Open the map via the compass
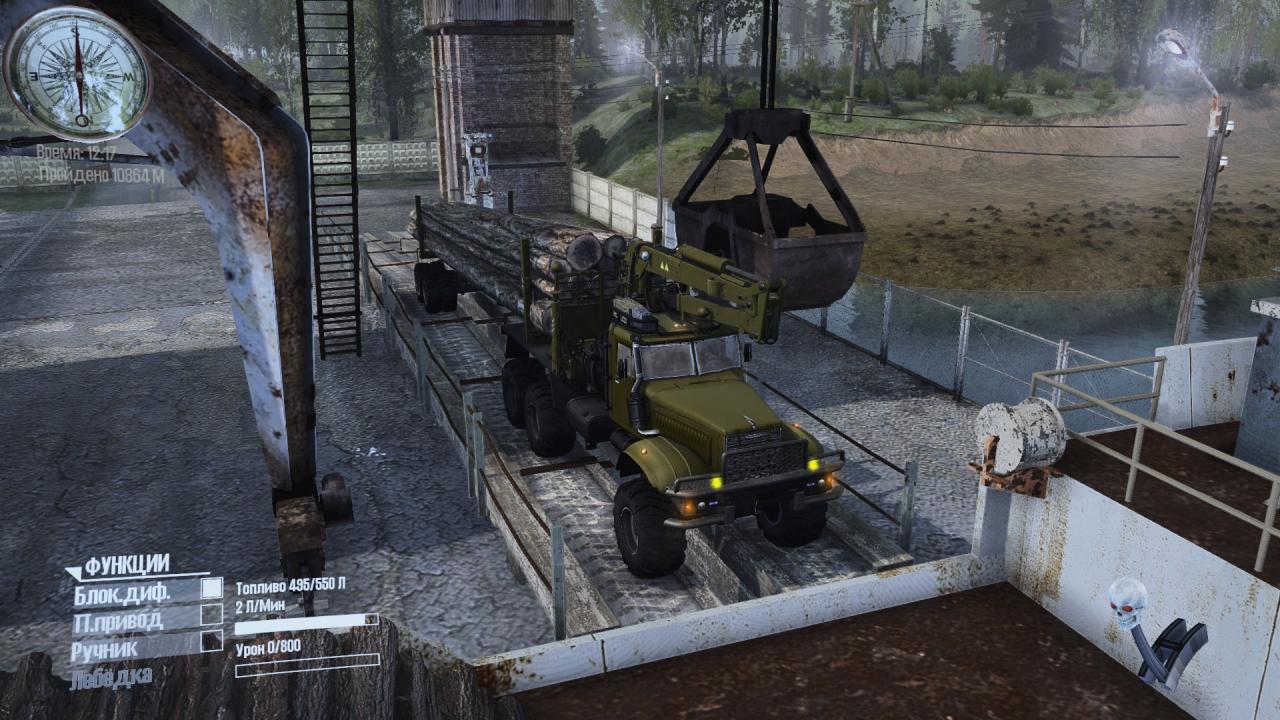Screen dimensions: 1280x720 77,72
